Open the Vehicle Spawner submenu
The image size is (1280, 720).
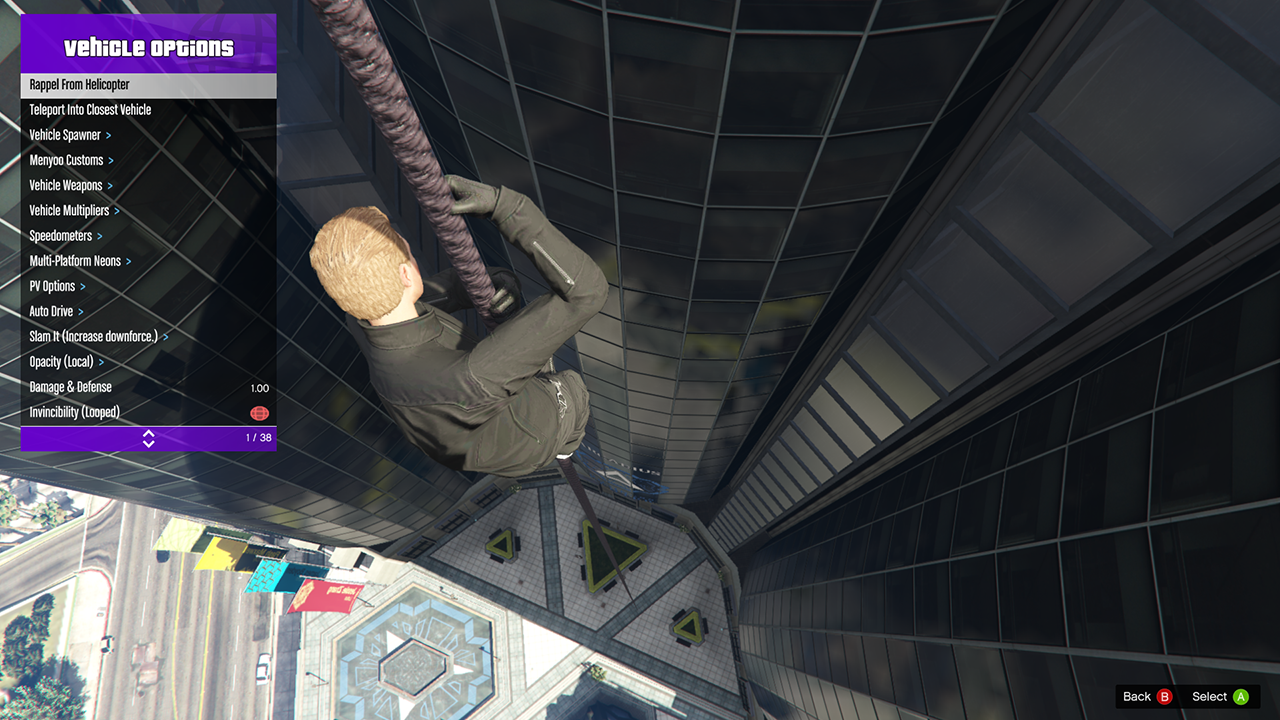(148, 135)
